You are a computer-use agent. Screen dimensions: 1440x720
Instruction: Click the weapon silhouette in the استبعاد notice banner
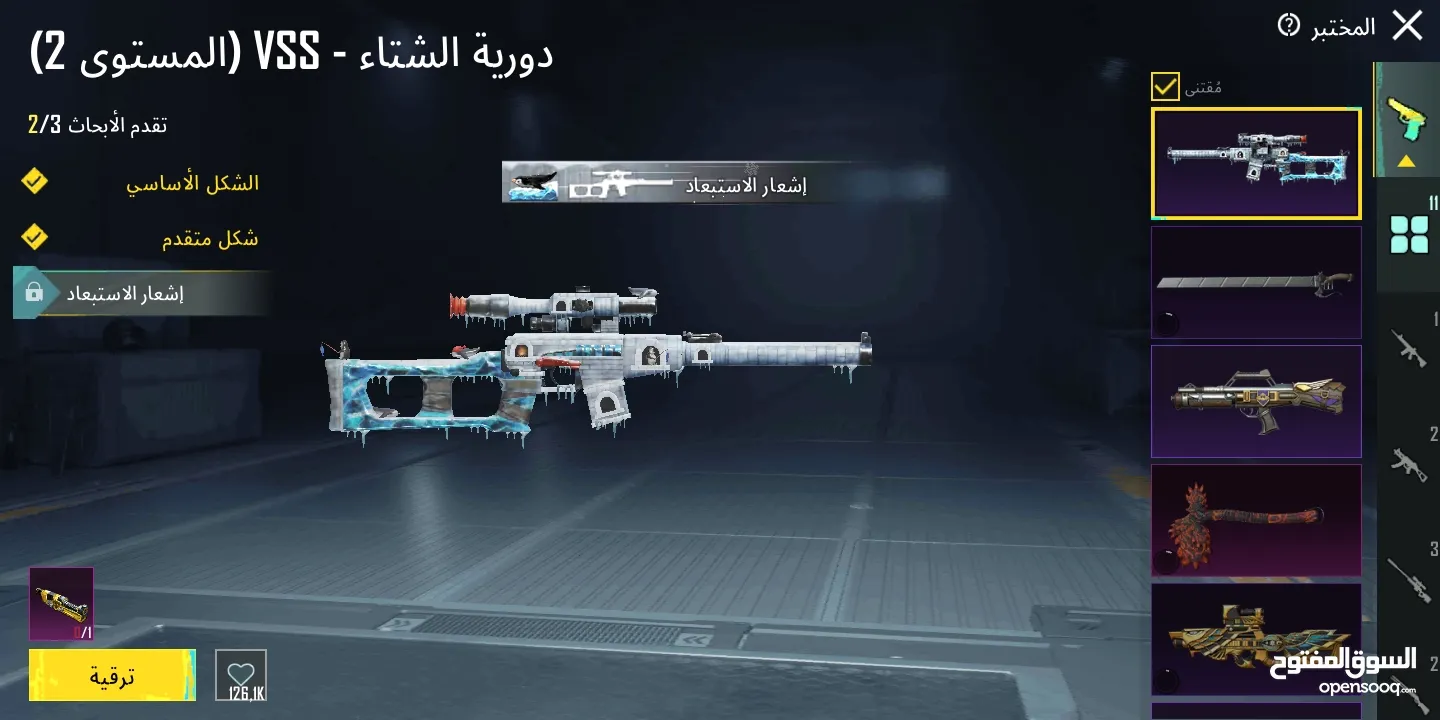coord(622,183)
